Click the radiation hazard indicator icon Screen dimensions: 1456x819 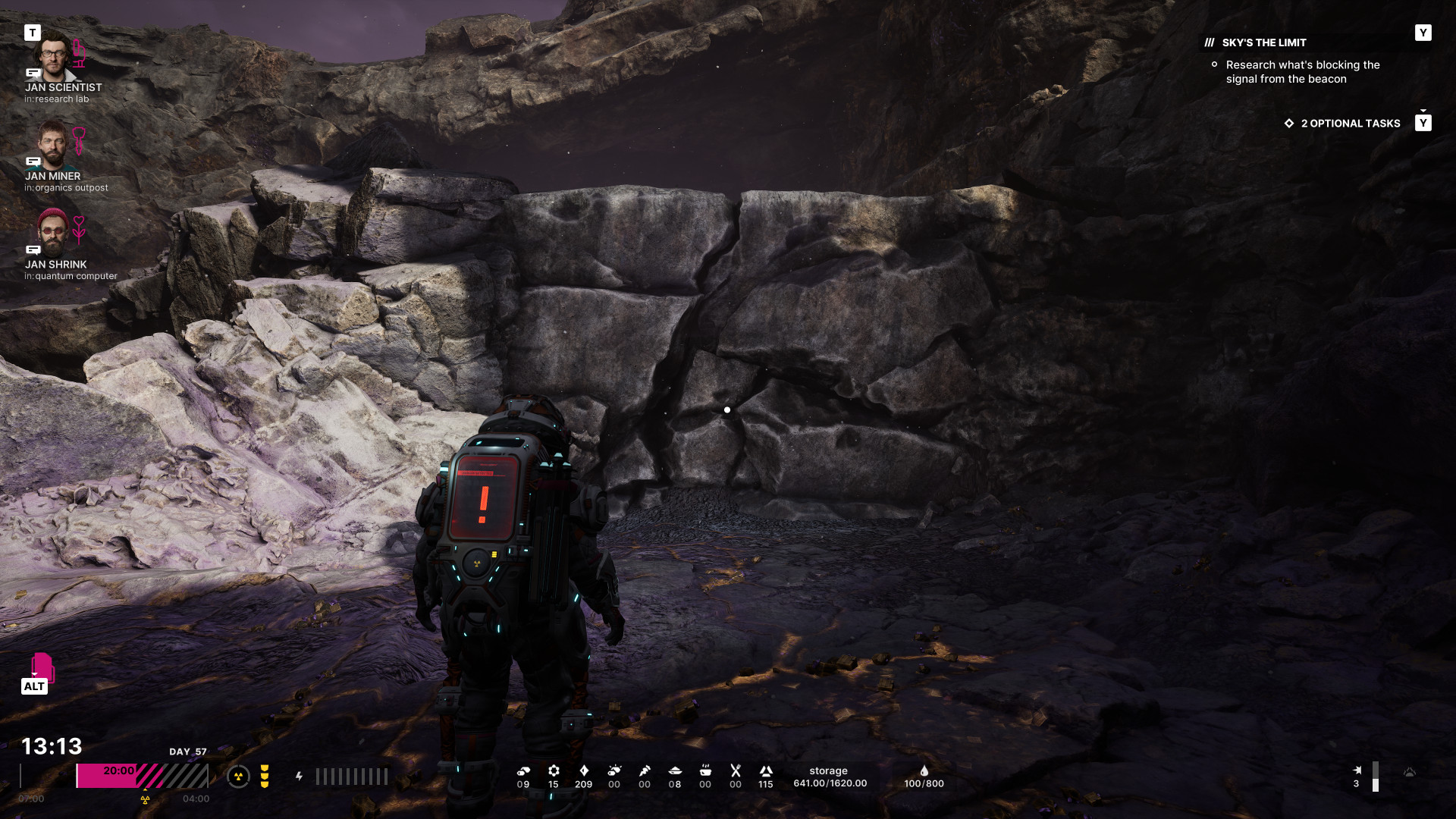pyautogui.click(x=238, y=777)
